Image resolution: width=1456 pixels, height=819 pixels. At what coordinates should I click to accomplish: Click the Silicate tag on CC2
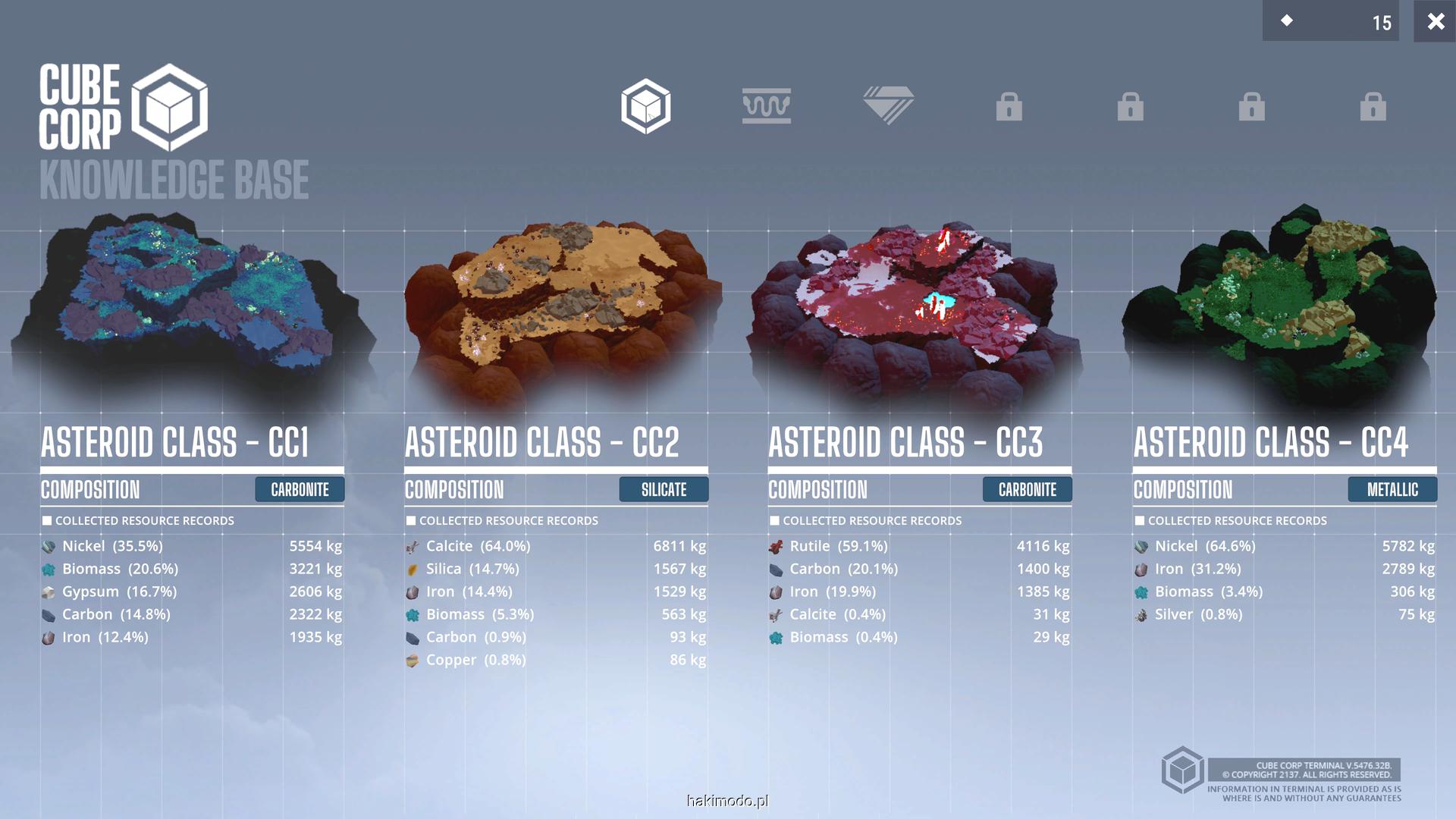(664, 490)
